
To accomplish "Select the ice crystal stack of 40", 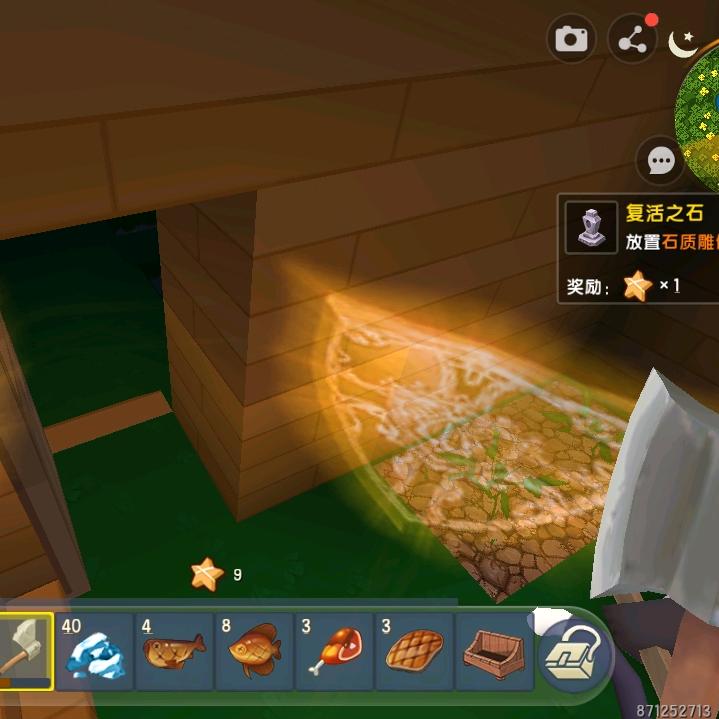I will point(95,652).
